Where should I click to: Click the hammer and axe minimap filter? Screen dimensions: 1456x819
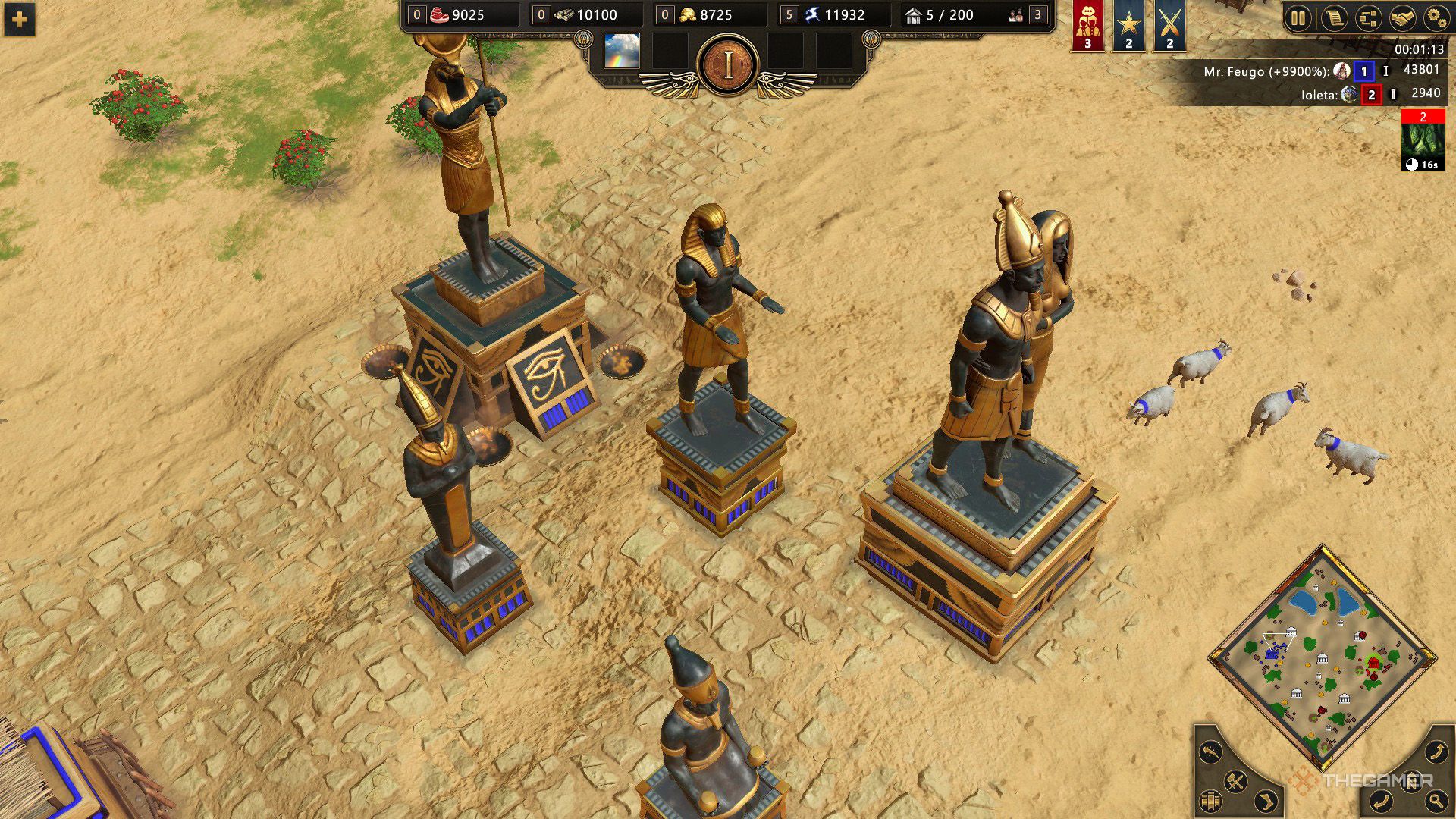[1235, 781]
